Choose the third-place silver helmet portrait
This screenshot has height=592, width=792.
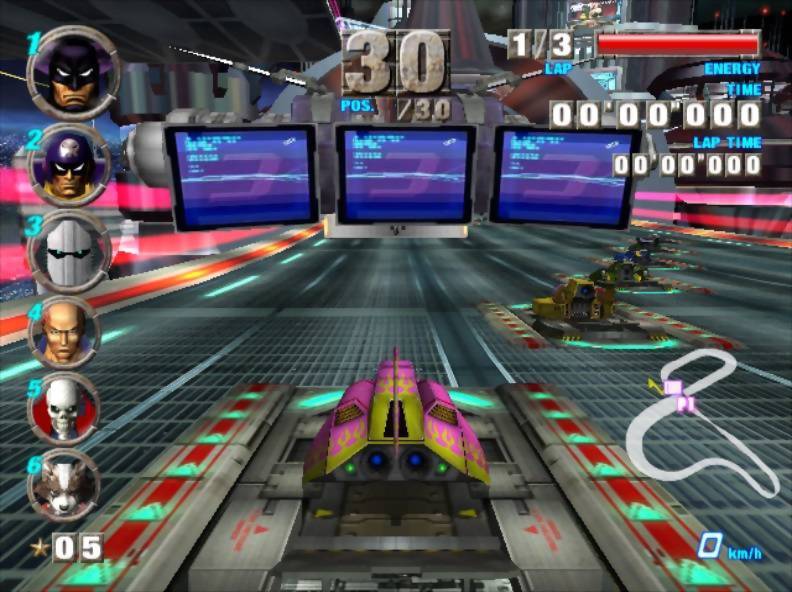[x=68, y=249]
